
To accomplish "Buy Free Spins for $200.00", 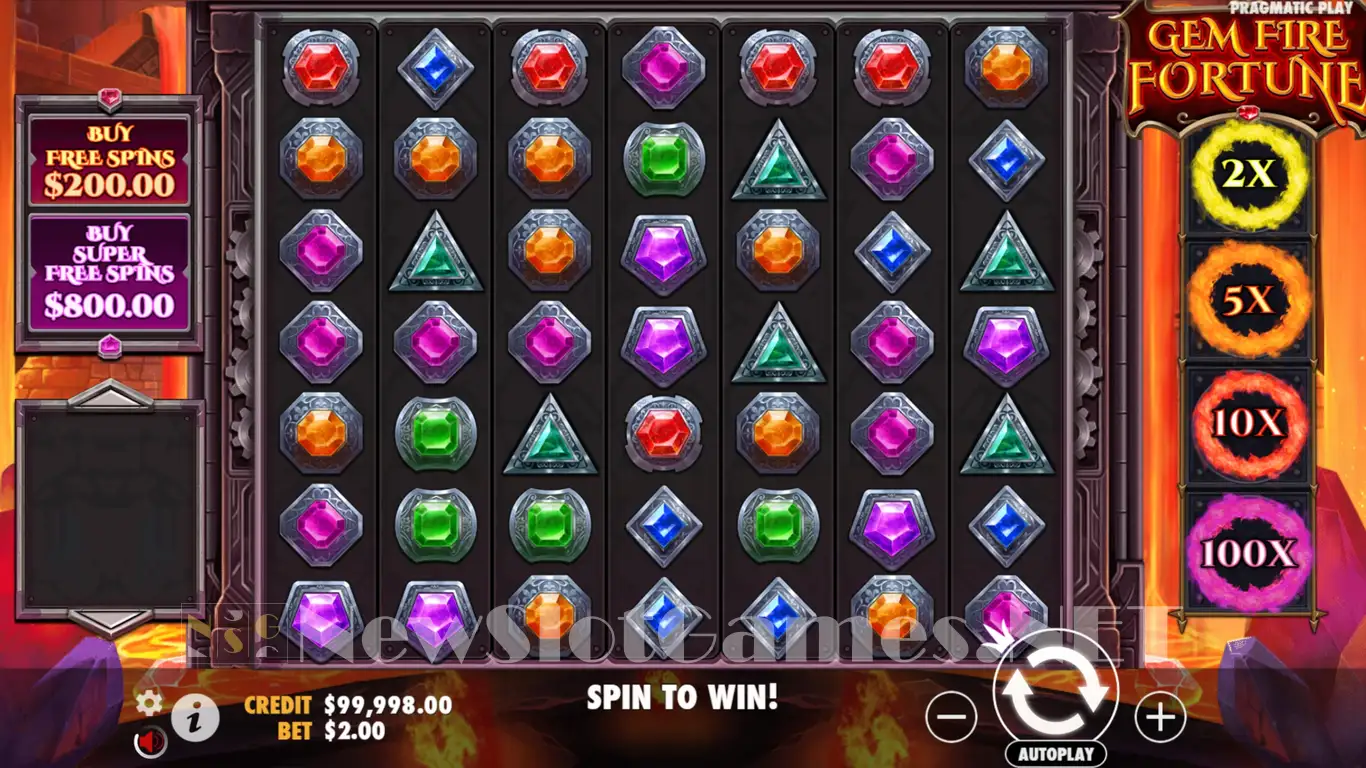I will (109, 159).
